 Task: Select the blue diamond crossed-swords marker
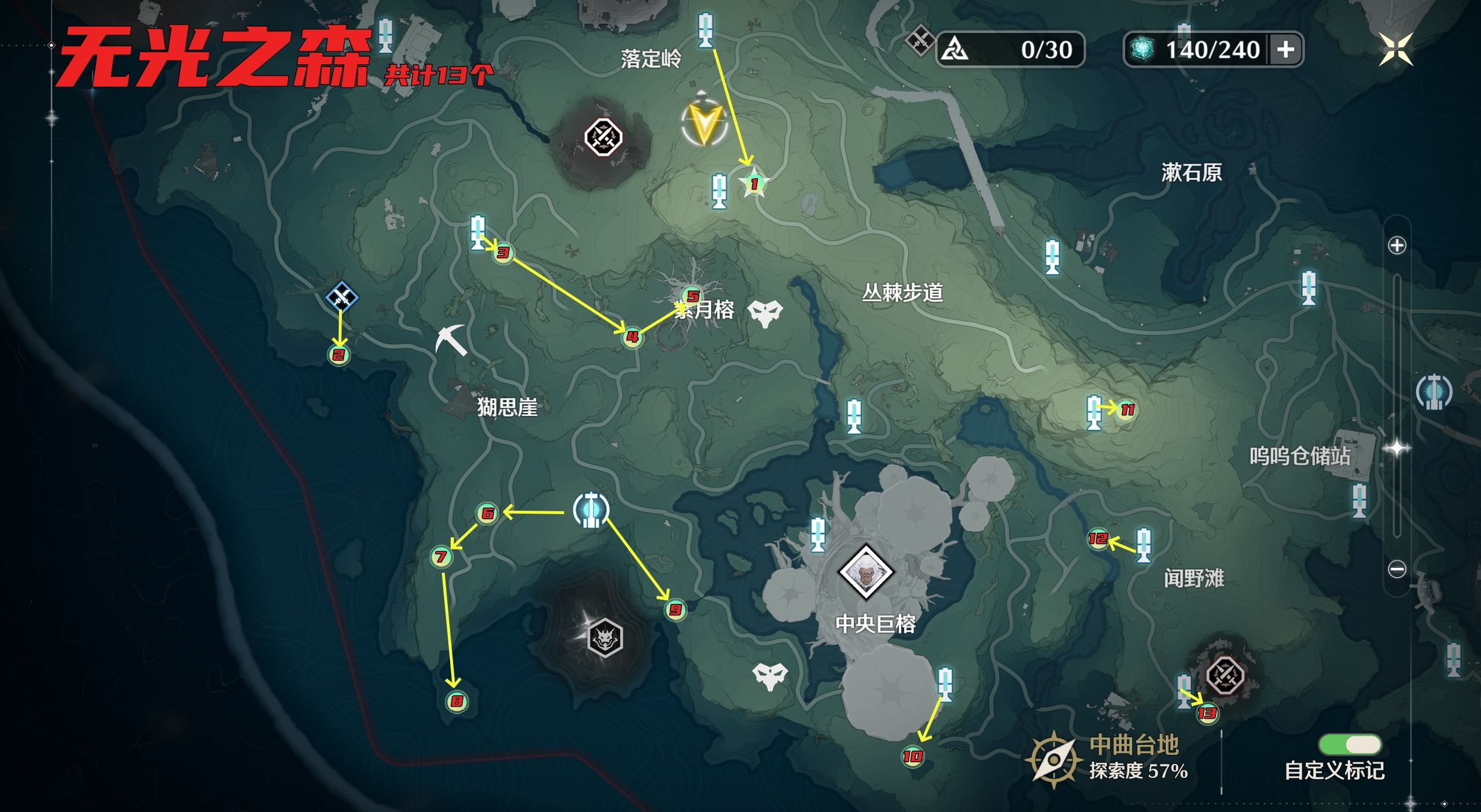click(342, 297)
